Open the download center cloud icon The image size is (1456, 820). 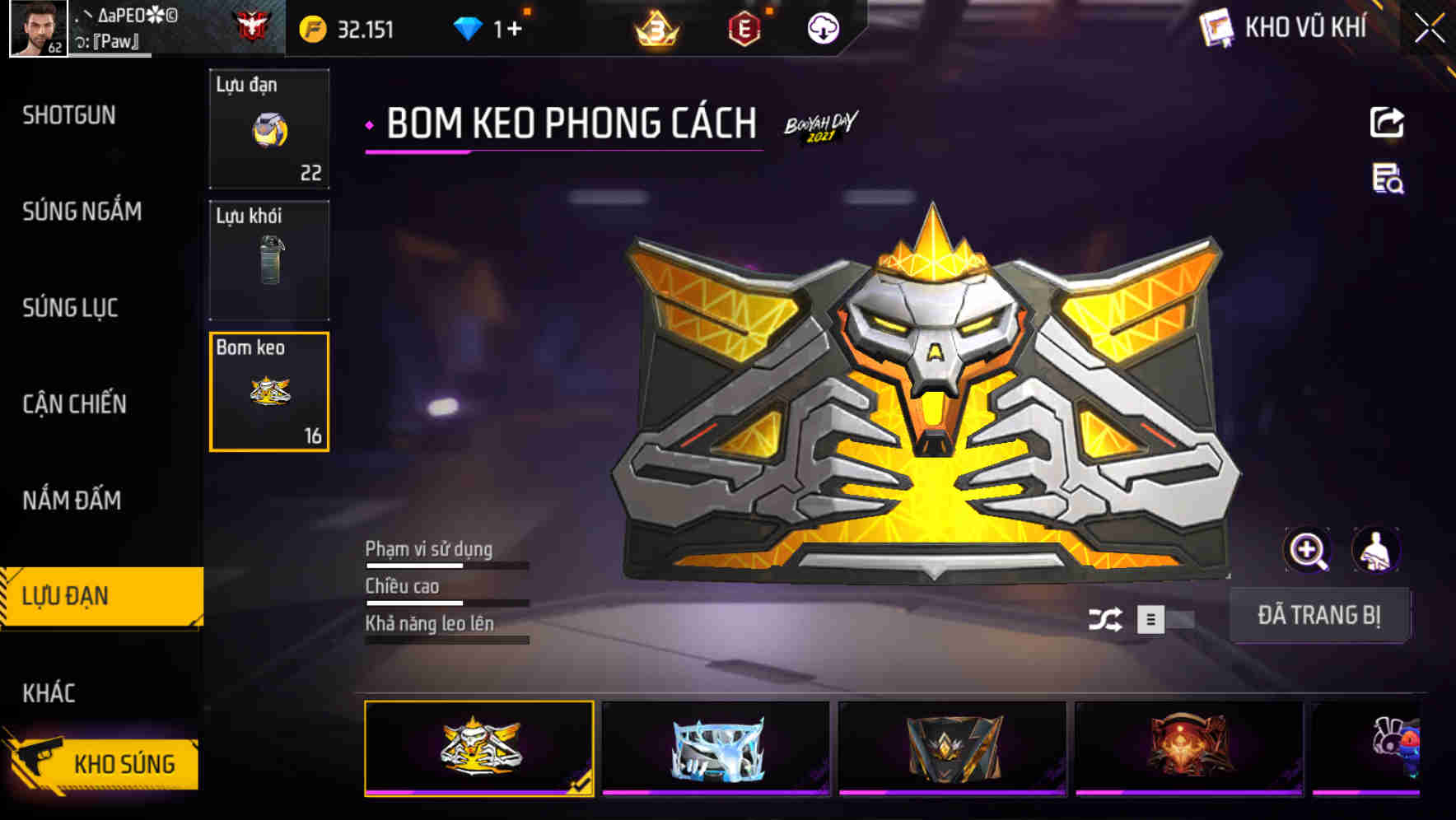[x=822, y=29]
